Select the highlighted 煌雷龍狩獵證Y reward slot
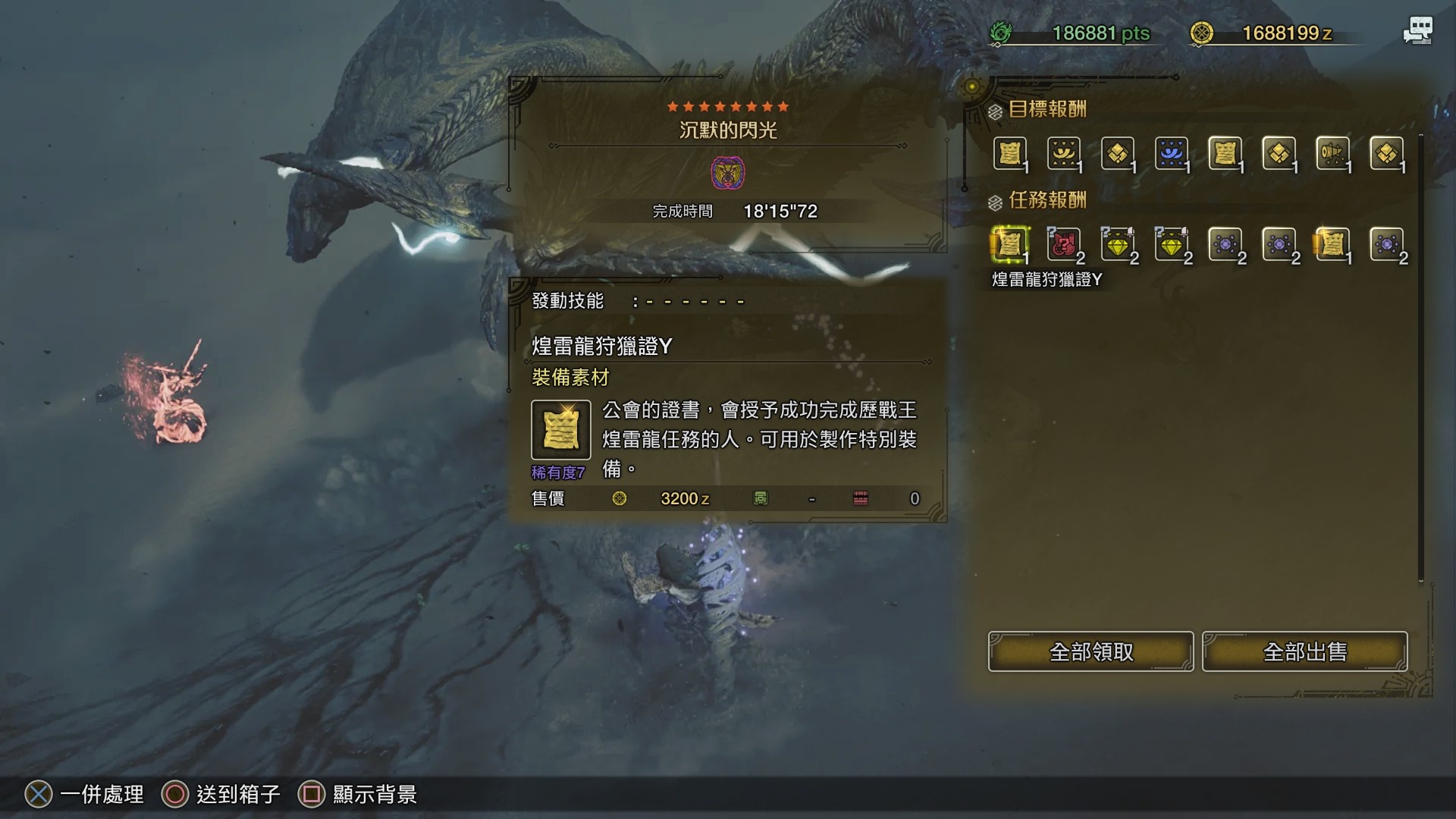This screenshot has height=819, width=1456. pos(1010,244)
